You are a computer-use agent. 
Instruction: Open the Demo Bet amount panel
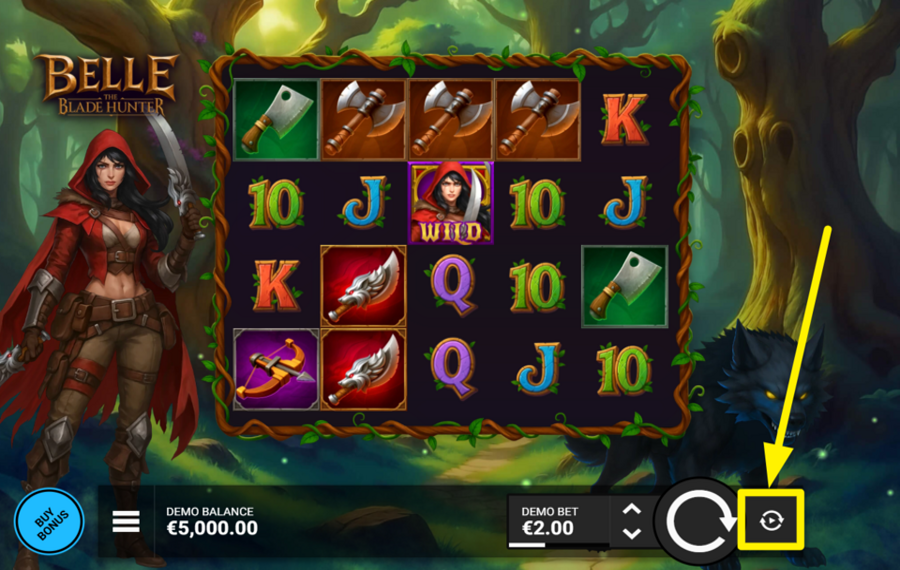pyautogui.click(x=557, y=521)
